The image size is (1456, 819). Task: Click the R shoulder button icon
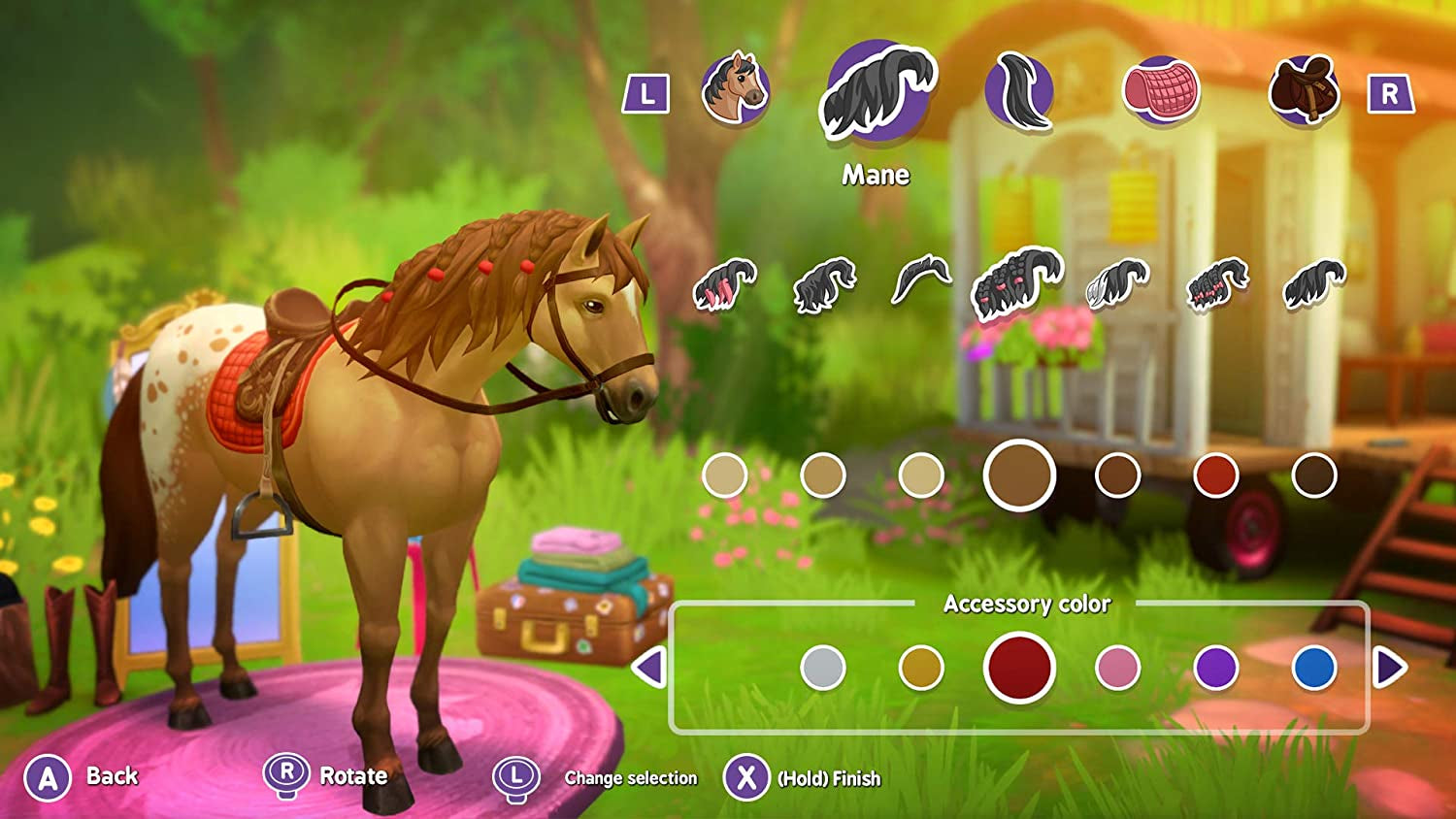[x=1390, y=92]
